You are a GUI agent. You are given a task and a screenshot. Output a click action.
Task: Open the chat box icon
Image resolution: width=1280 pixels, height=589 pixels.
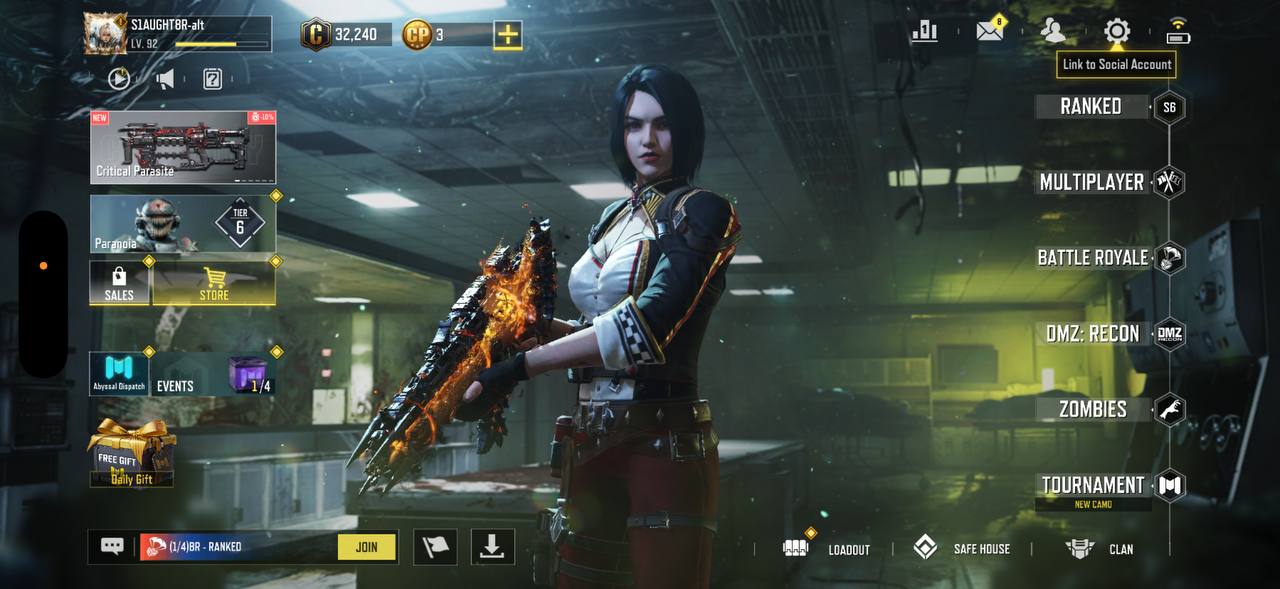tap(112, 547)
